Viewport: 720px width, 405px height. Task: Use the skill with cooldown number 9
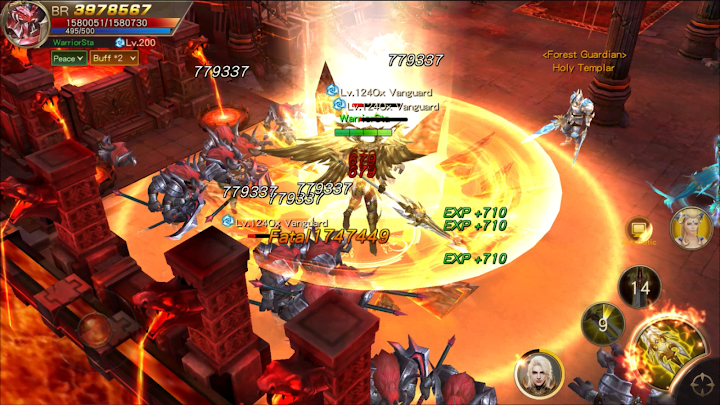(x=602, y=324)
